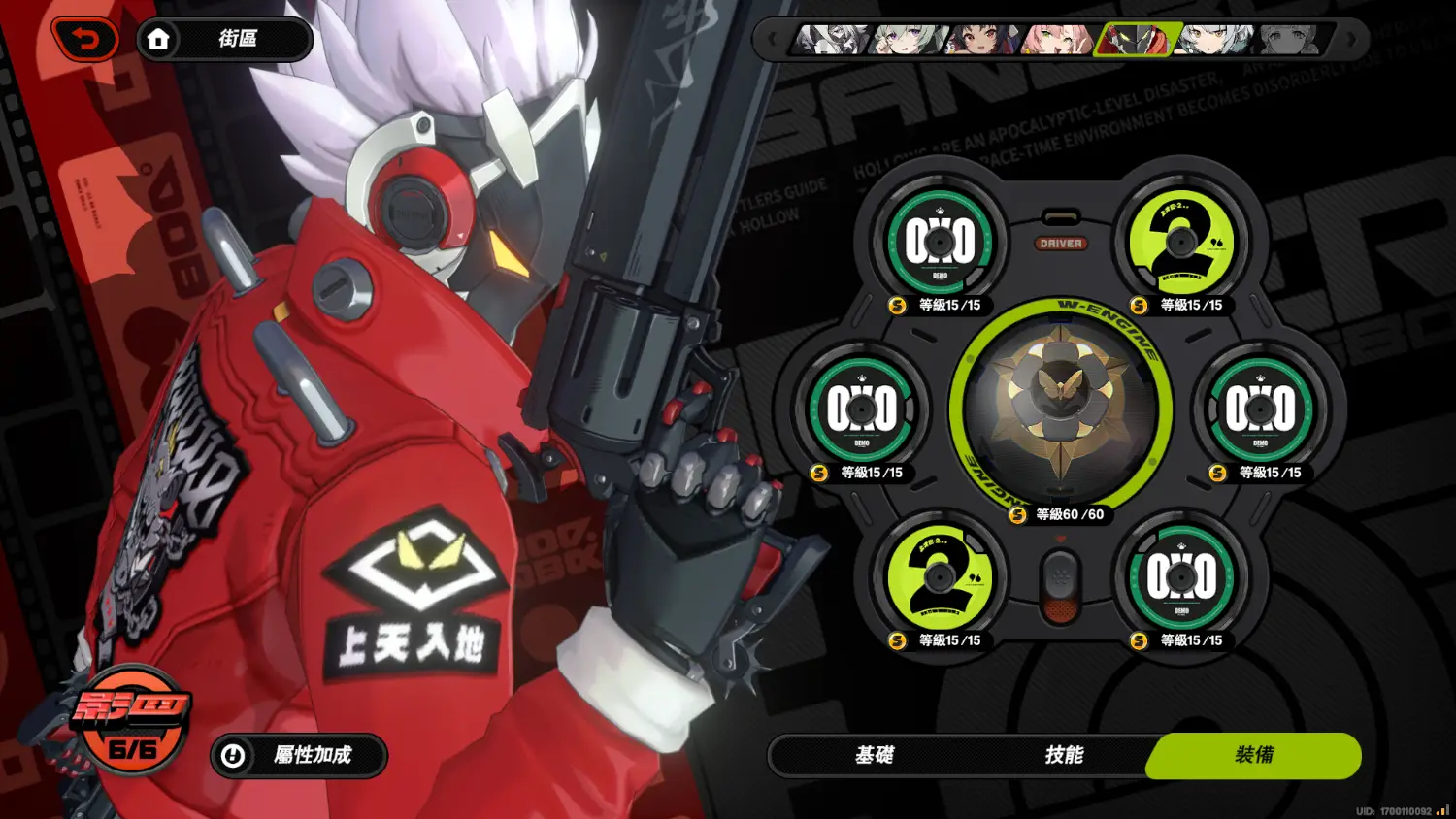This screenshot has height=819, width=1456.
Task: Switch to the 基礎 tab
Action: pos(874,755)
